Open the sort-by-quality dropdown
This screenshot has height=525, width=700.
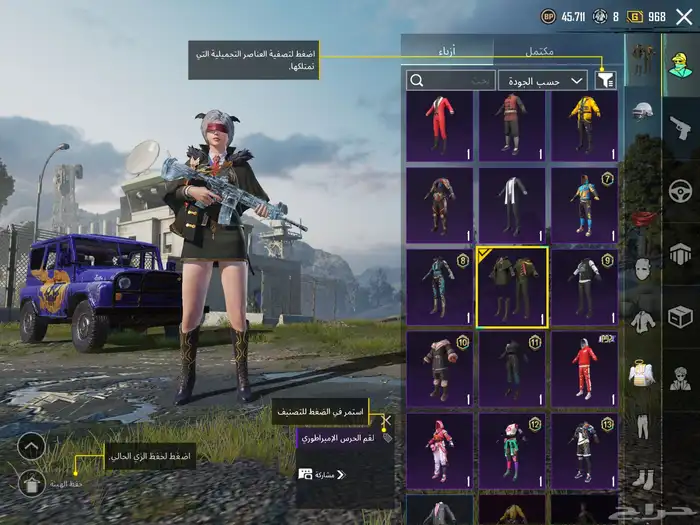coord(543,80)
